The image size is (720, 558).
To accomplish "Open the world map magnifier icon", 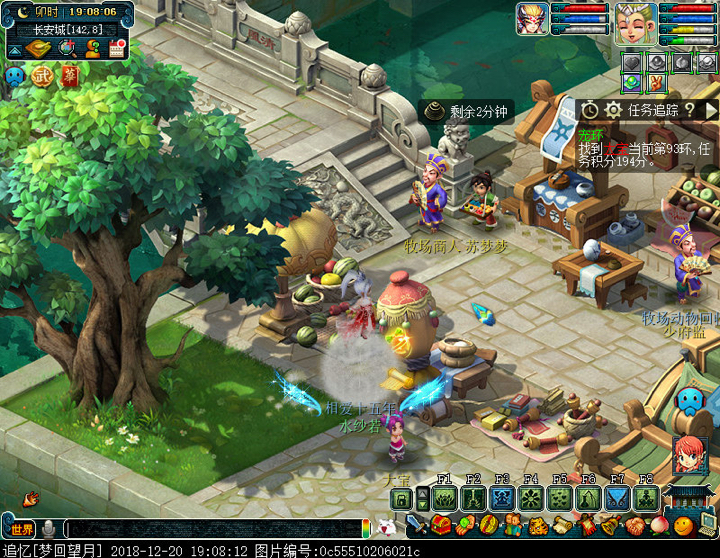I will [66, 48].
